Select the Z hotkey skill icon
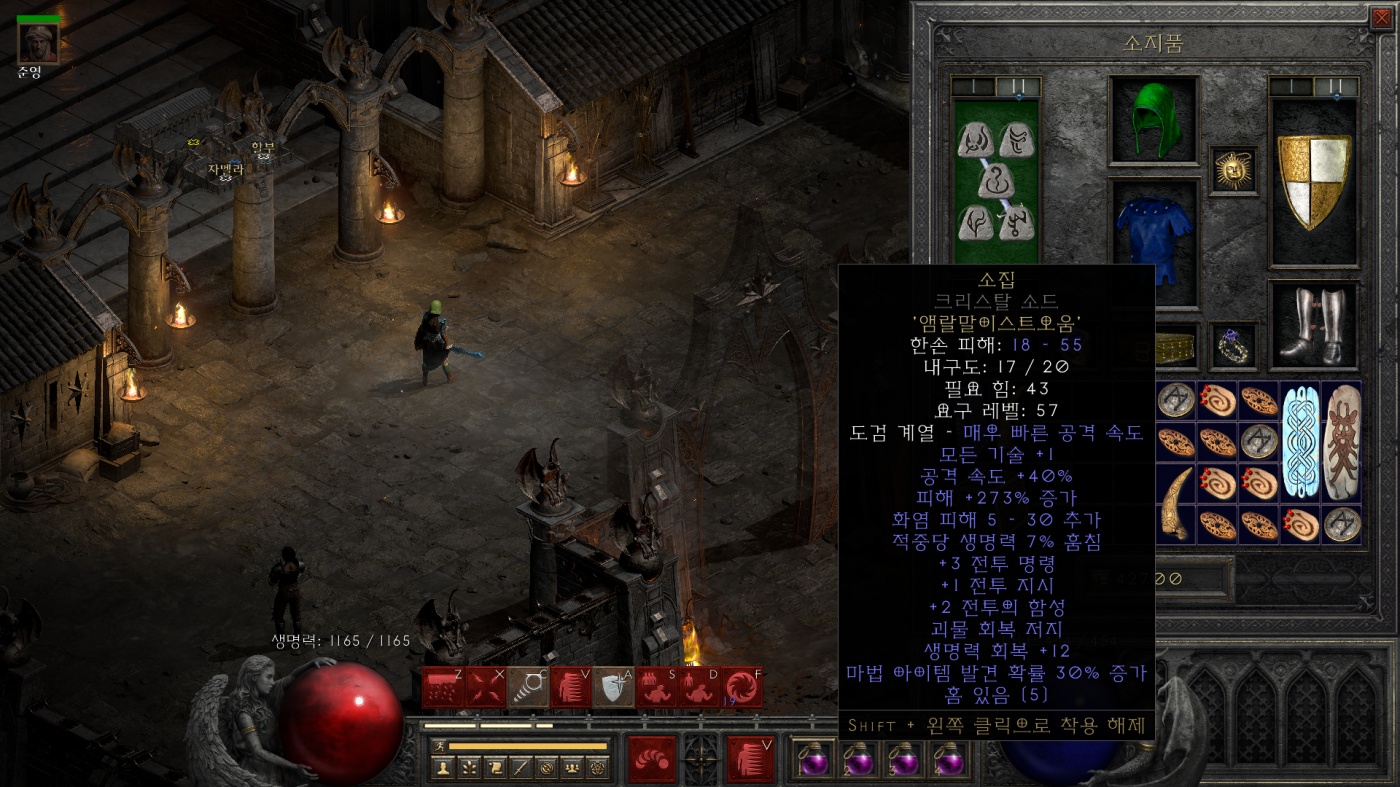The width and height of the screenshot is (1400, 787). 442,688
